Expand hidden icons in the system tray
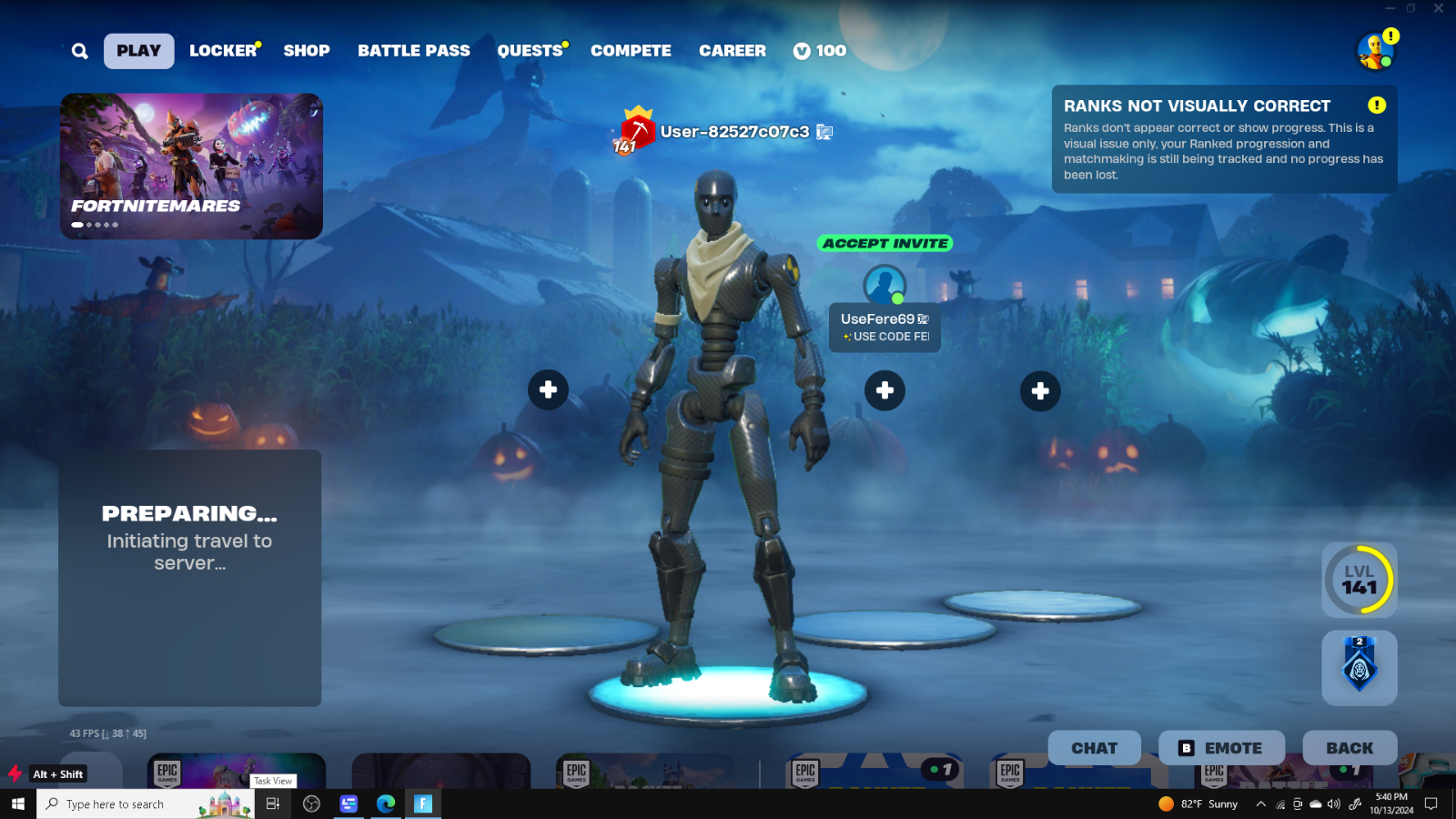 click(x=1262, y=804)
